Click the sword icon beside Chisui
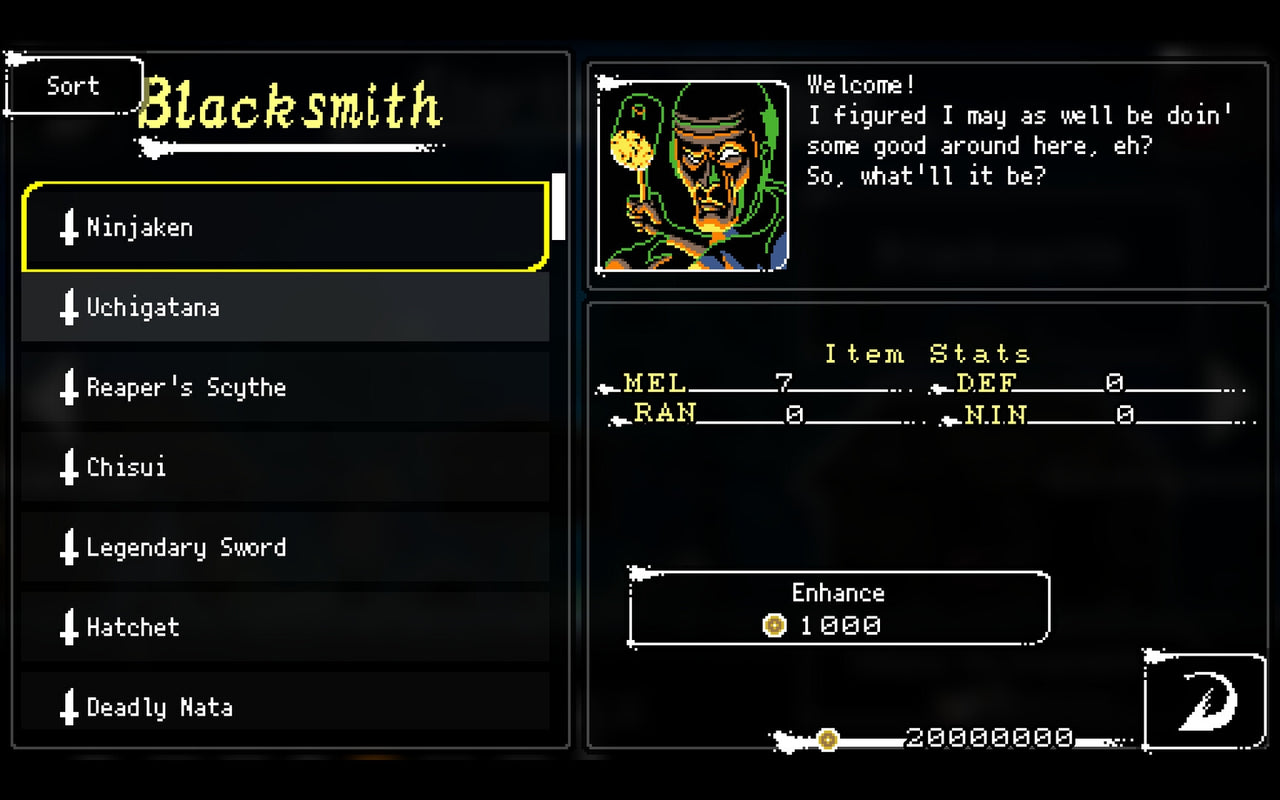This screenshot has width=1280, height=800. (69, 468)
